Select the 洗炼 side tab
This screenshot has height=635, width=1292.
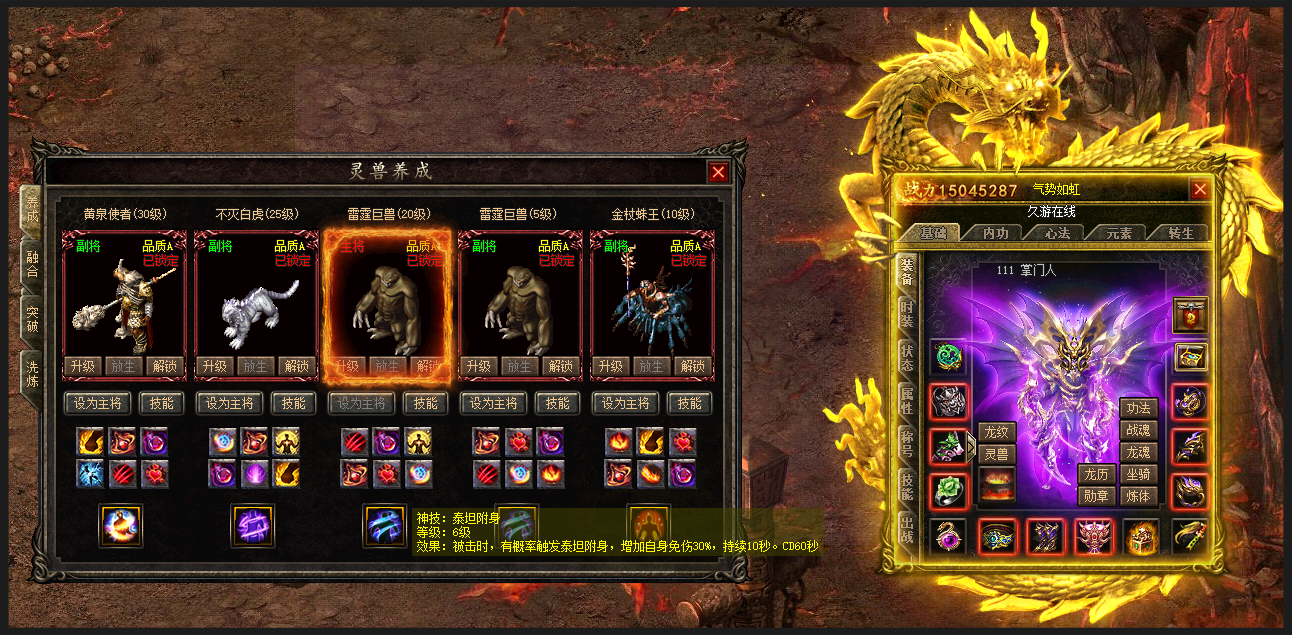pos(32,374)
